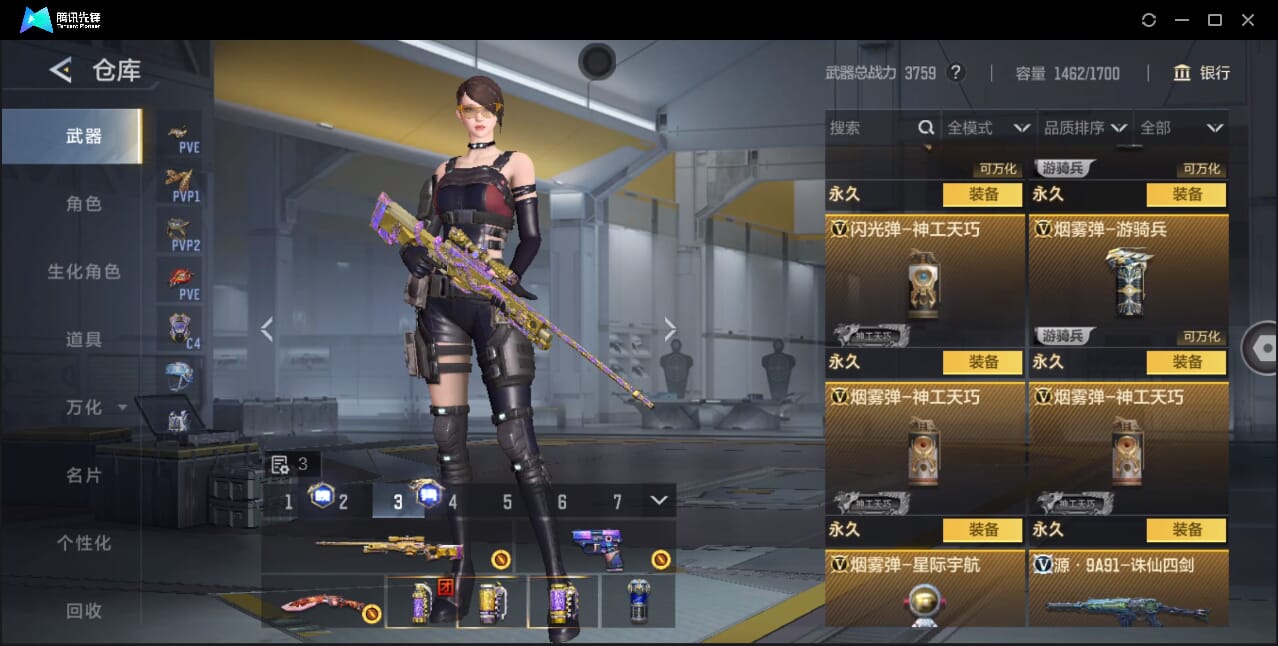Open the 品质排序 sort dropdown
The height and width of the screenshot is (646, 1278).
click(x=1085, y=128)
